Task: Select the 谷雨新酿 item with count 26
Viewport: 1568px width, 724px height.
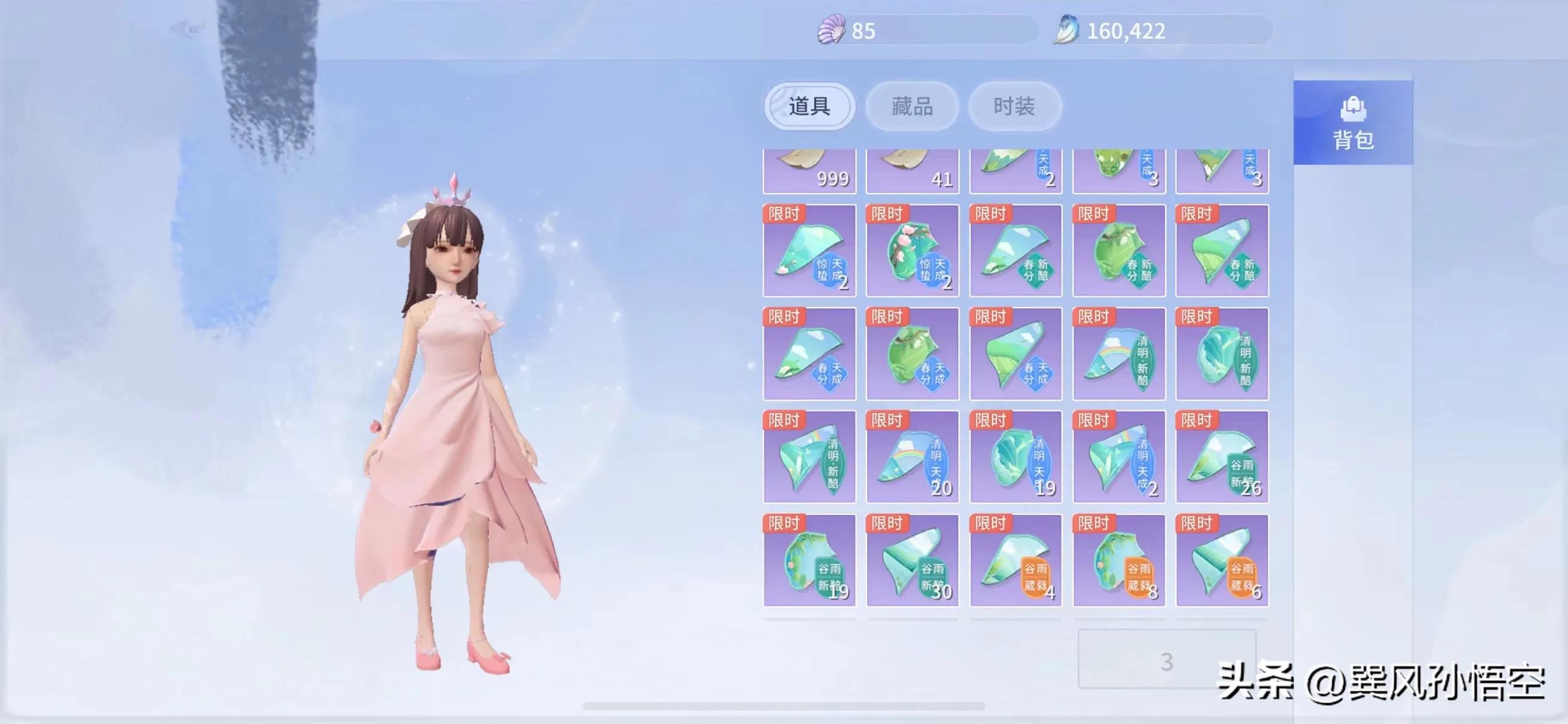Action: coord(1222,457)
